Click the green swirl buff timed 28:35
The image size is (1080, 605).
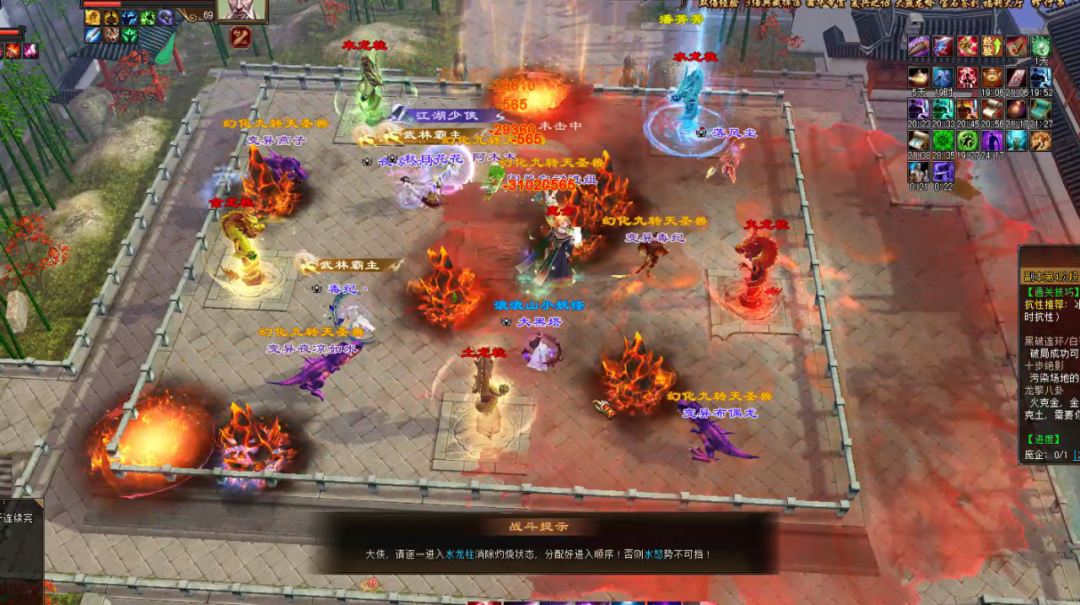[x=943, y=140]
